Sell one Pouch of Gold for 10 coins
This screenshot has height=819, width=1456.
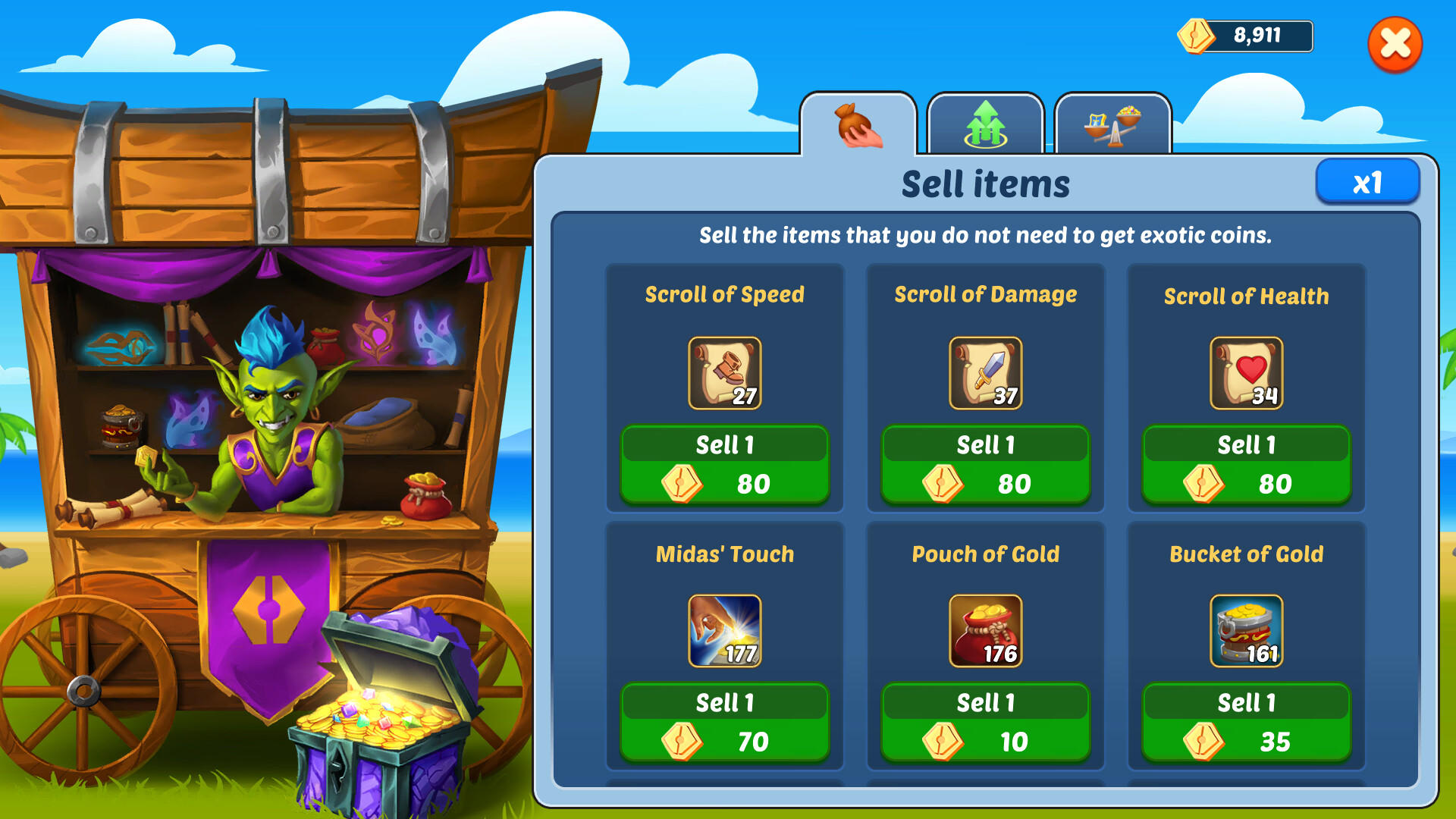[x=986, y=721]
